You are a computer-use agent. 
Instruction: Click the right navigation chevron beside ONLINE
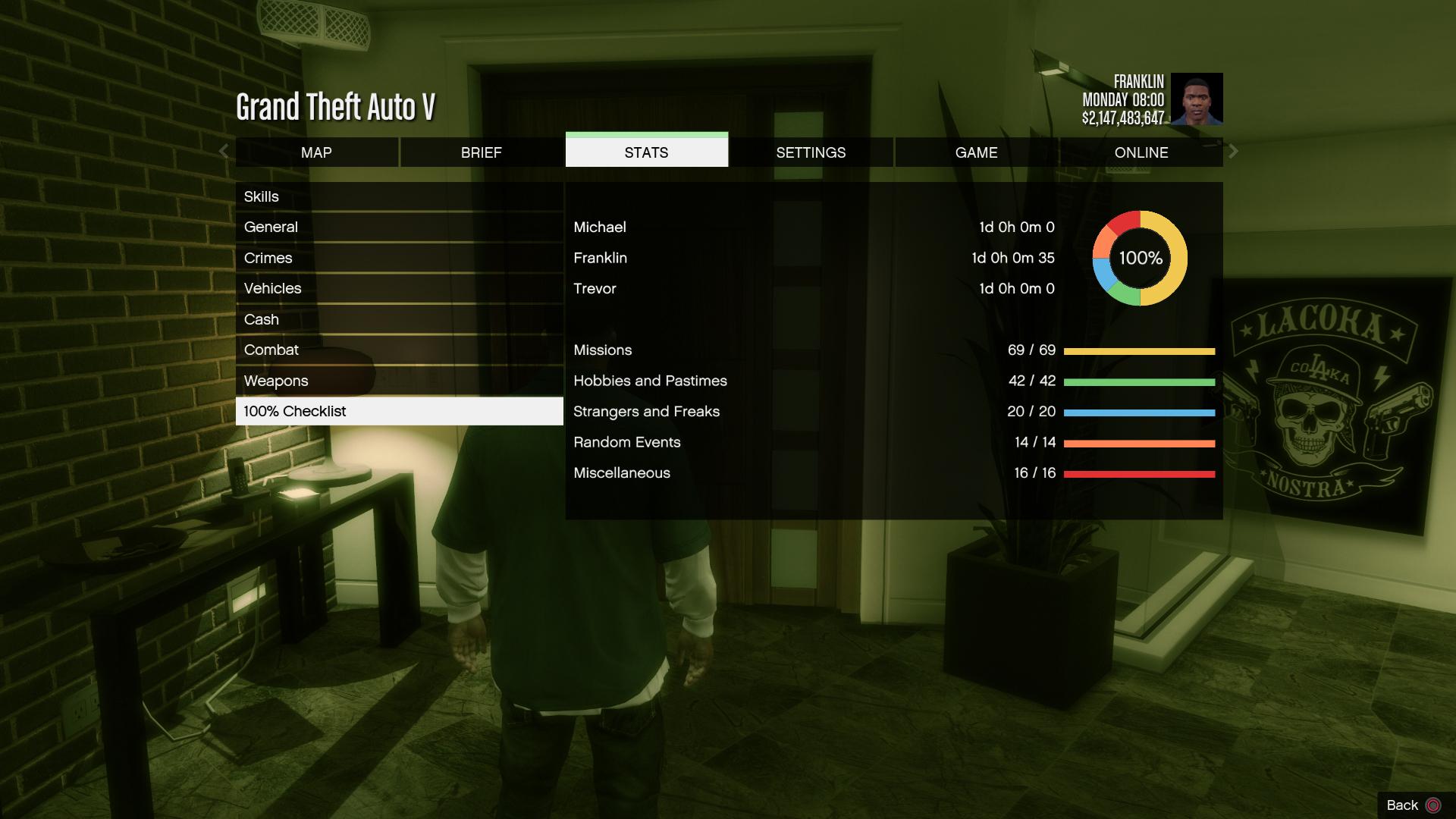pos(1234,152)
